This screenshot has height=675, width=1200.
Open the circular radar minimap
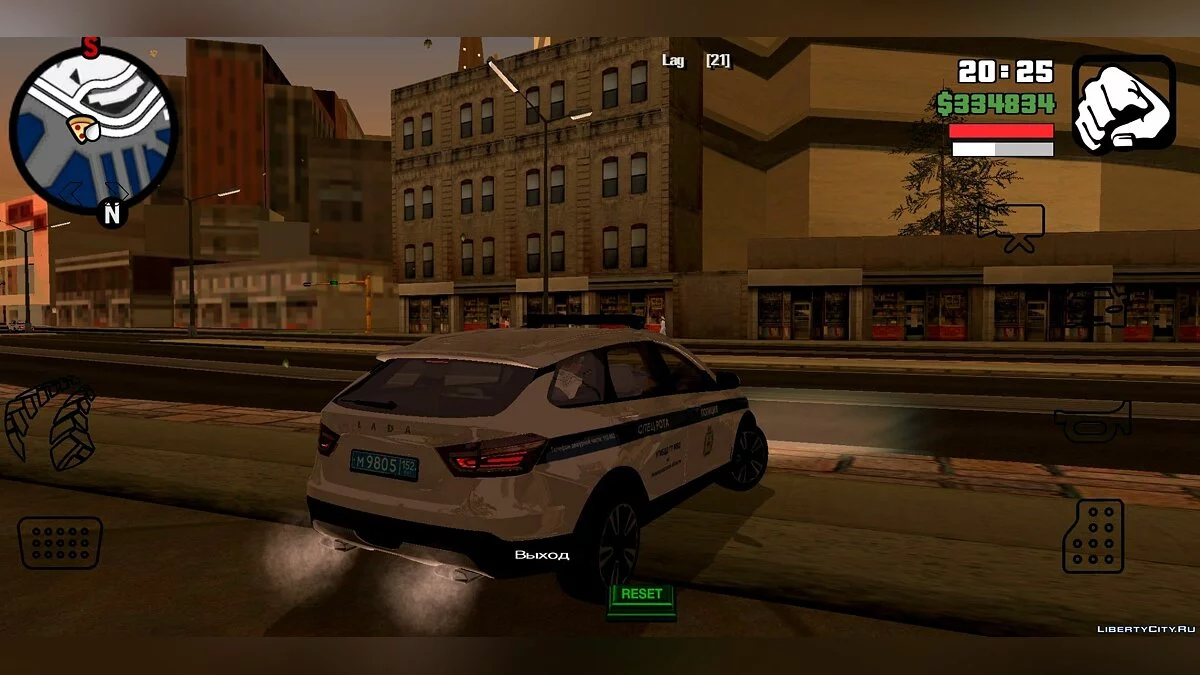click(93, 129)
